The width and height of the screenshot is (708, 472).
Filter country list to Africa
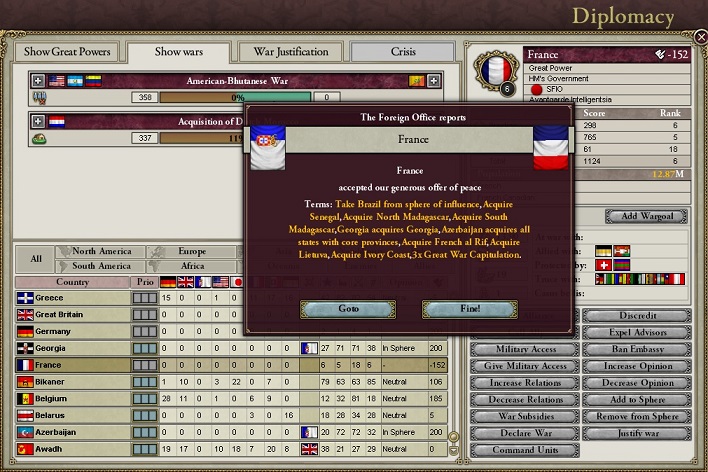point(192,266)
